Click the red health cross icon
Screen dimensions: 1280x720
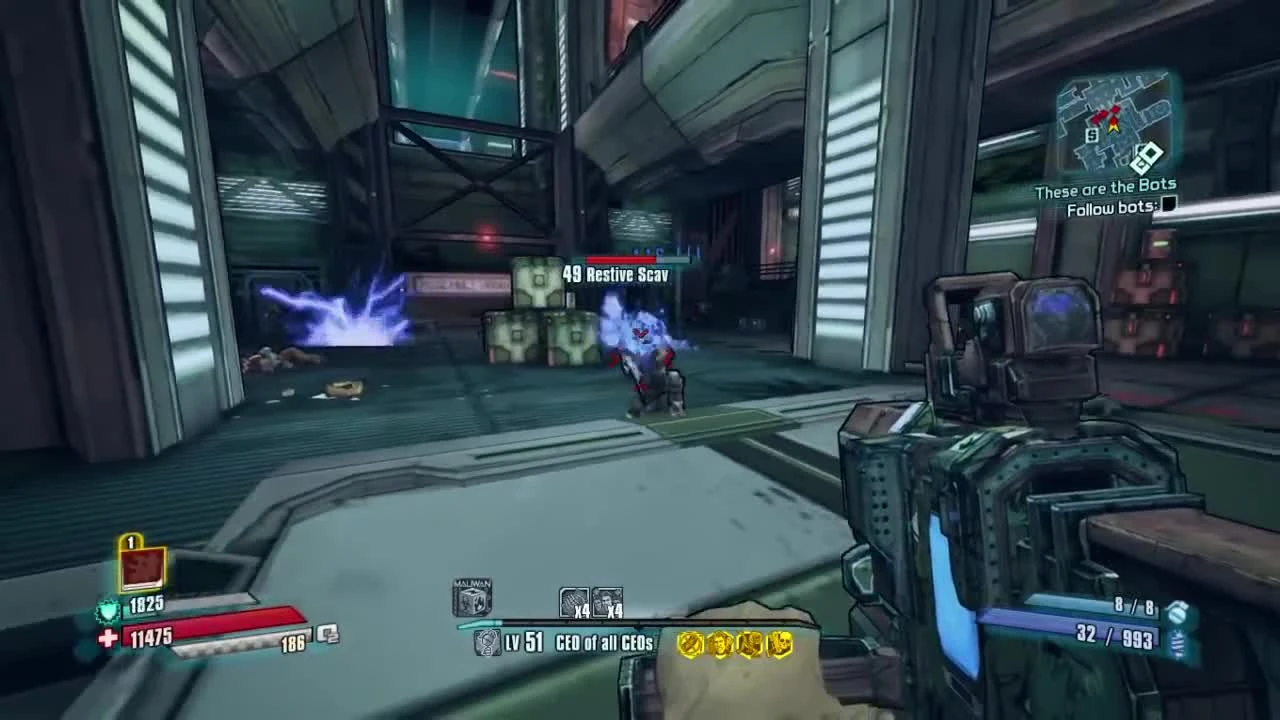pos(110,635)
